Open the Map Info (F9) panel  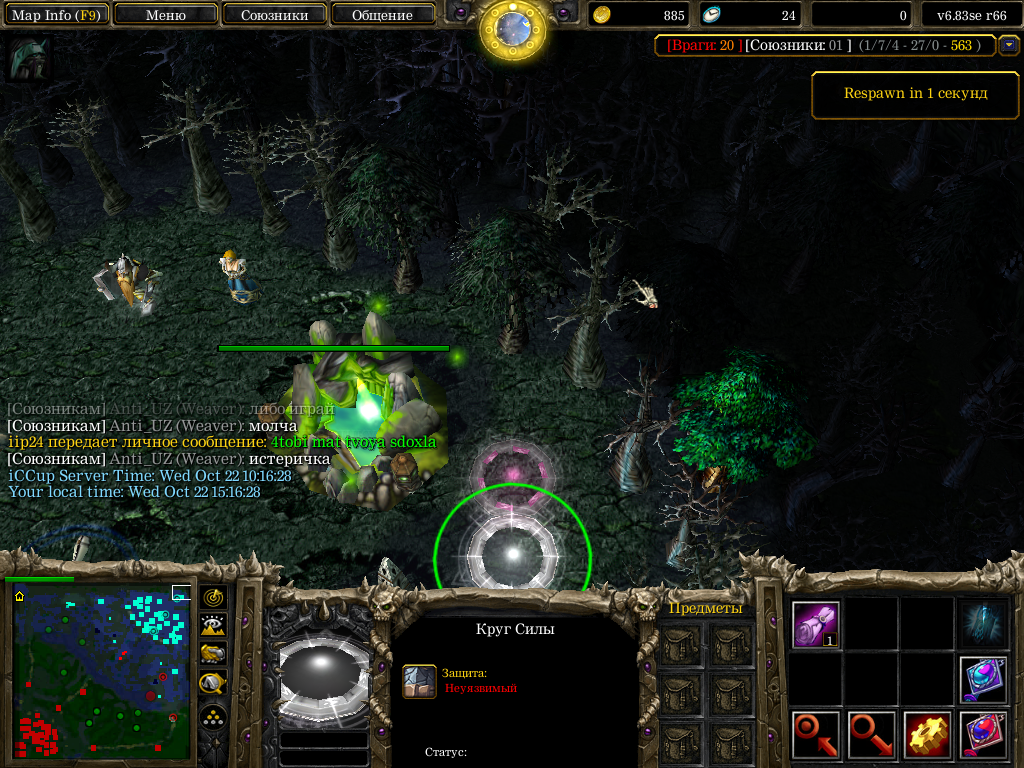point(55,15)
